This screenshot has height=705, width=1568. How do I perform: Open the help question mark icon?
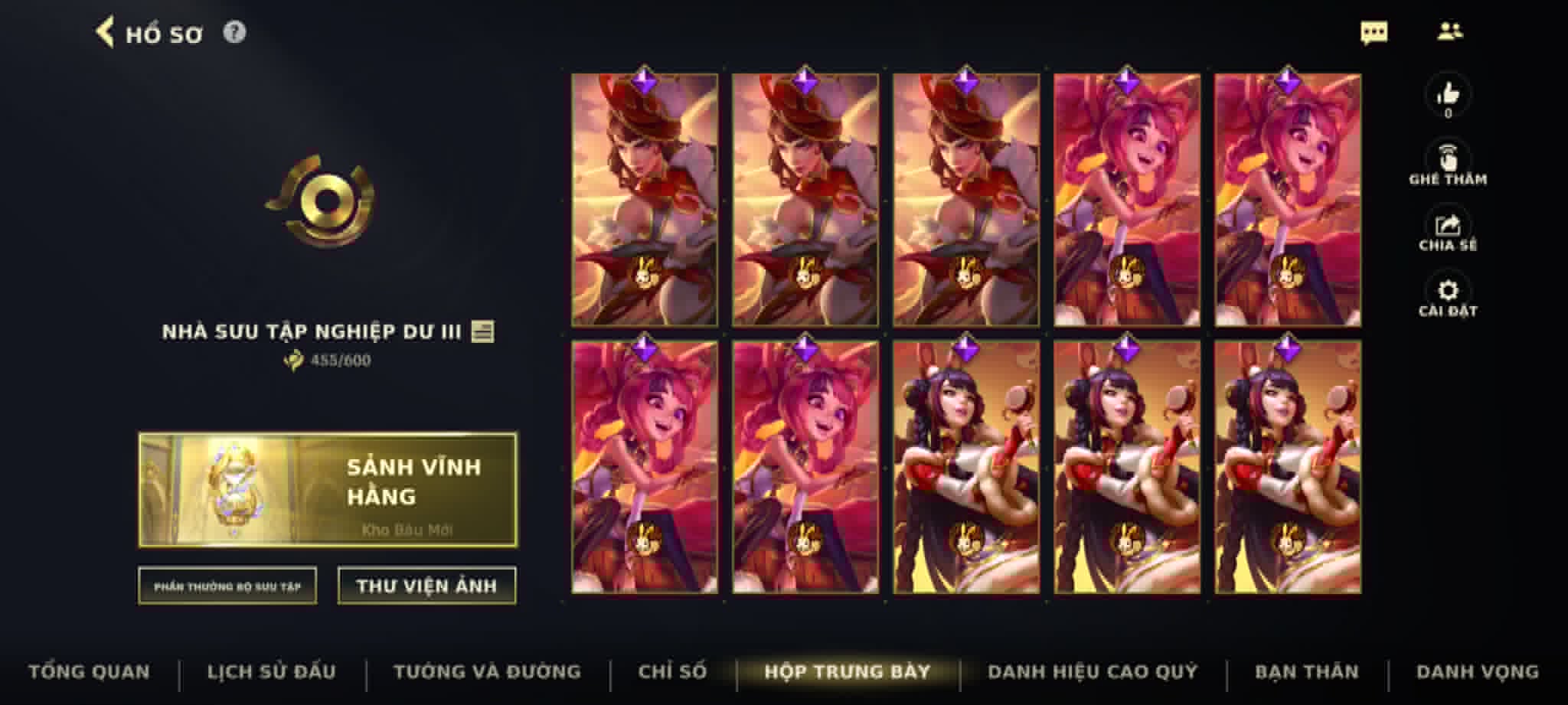coord(235,33)
